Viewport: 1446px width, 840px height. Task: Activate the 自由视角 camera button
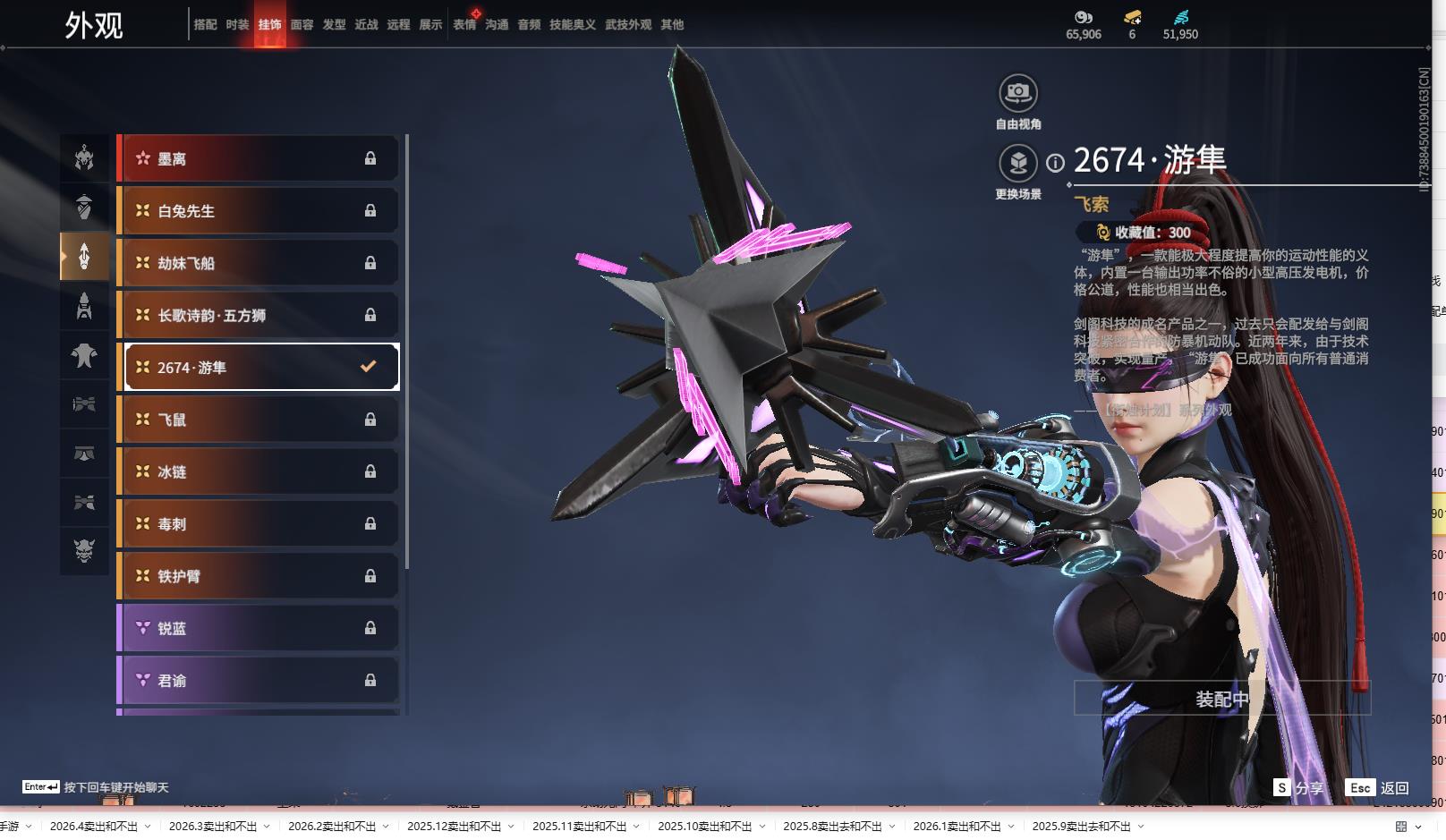[x=1017, y=93]
